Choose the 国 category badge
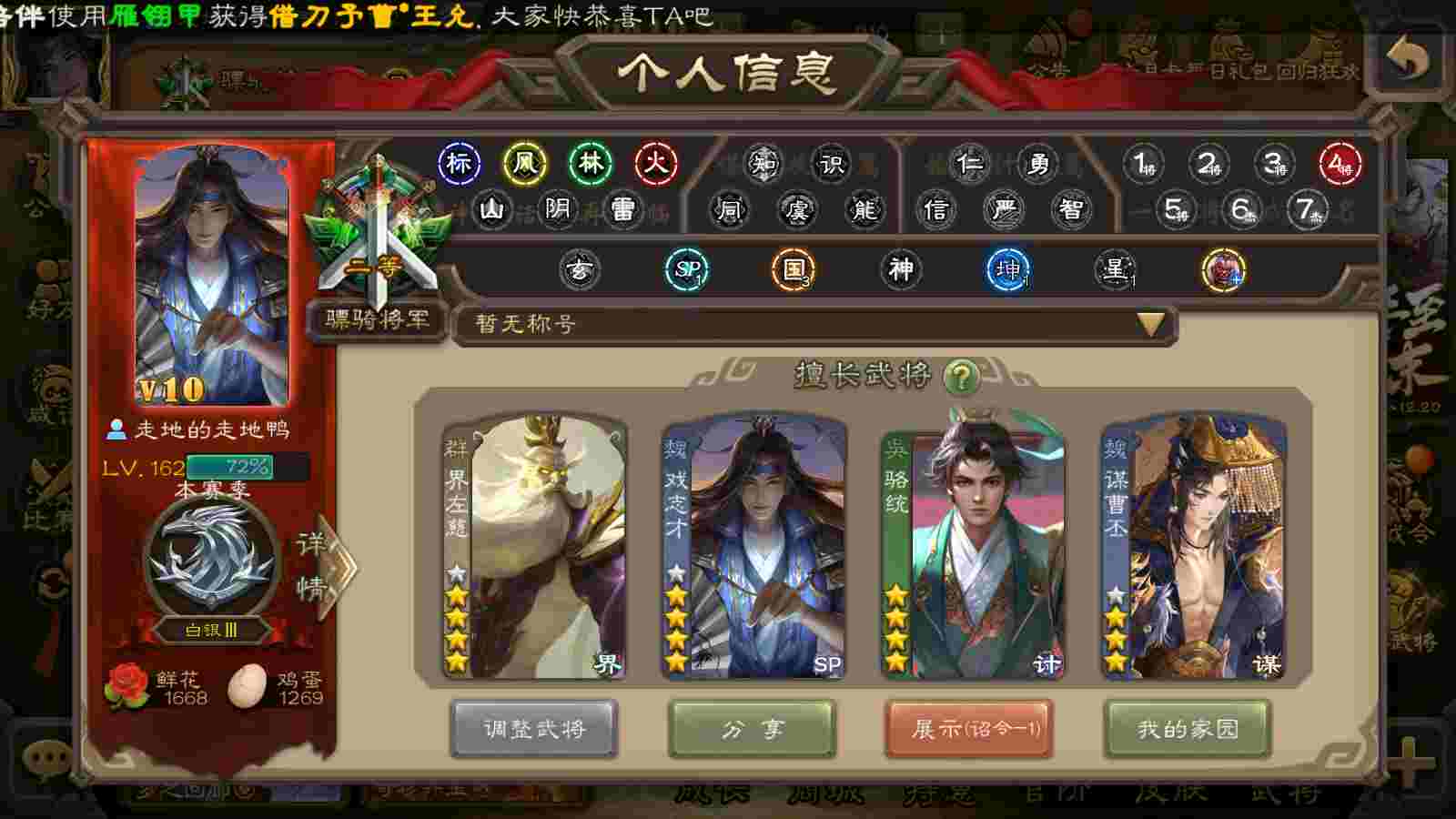The width and height of the screenshot is (1456, 819). tap(794, 269)
